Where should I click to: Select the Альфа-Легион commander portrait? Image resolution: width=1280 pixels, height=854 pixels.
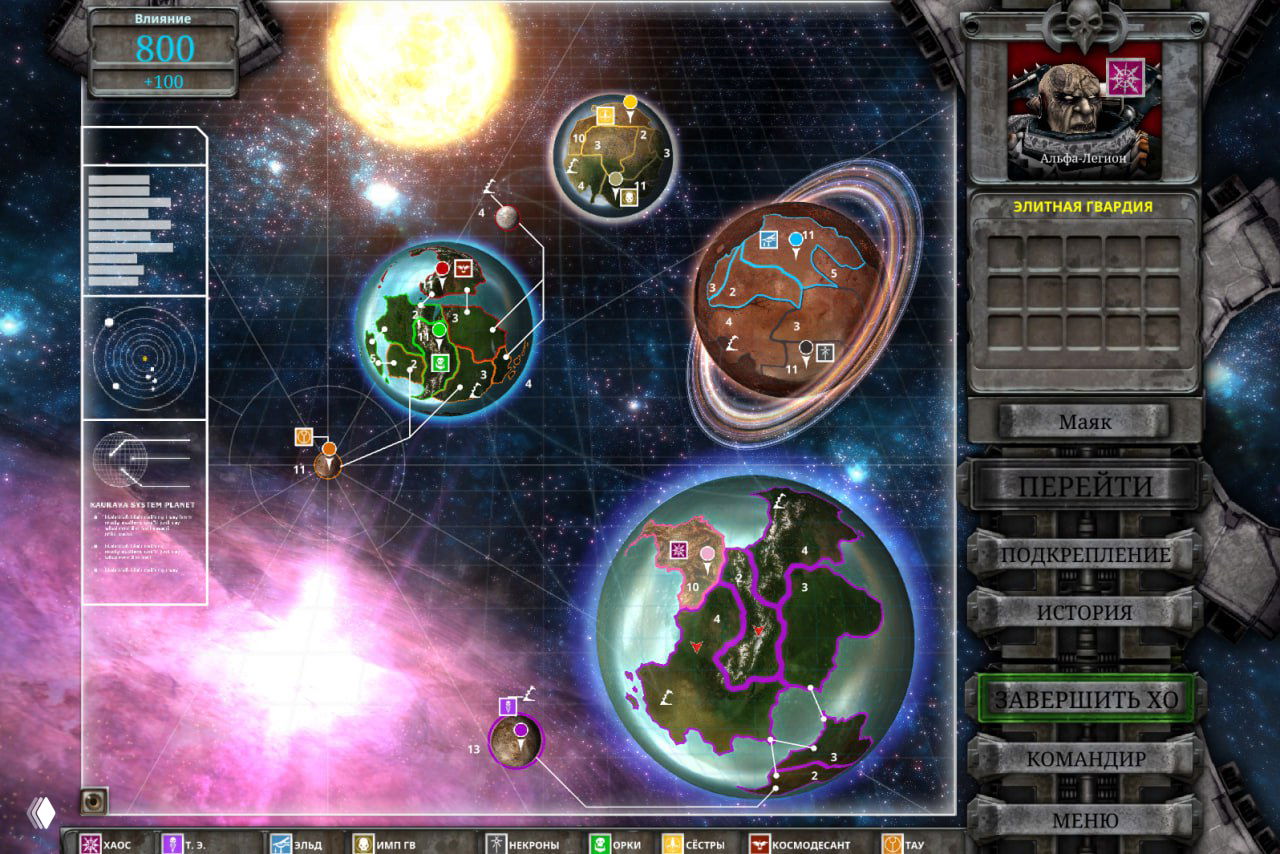[1084, 110]
